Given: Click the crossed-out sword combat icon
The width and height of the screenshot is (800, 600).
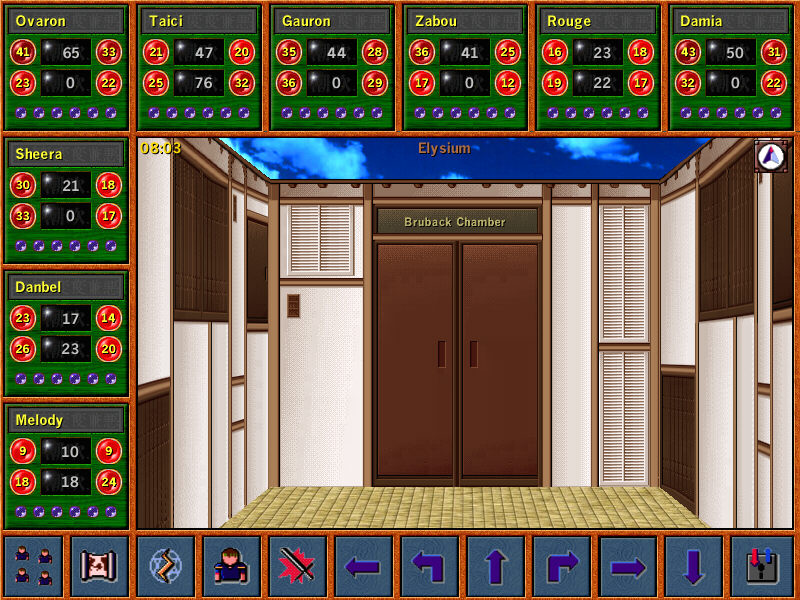Looking at the screenshot, I should 297,567.
